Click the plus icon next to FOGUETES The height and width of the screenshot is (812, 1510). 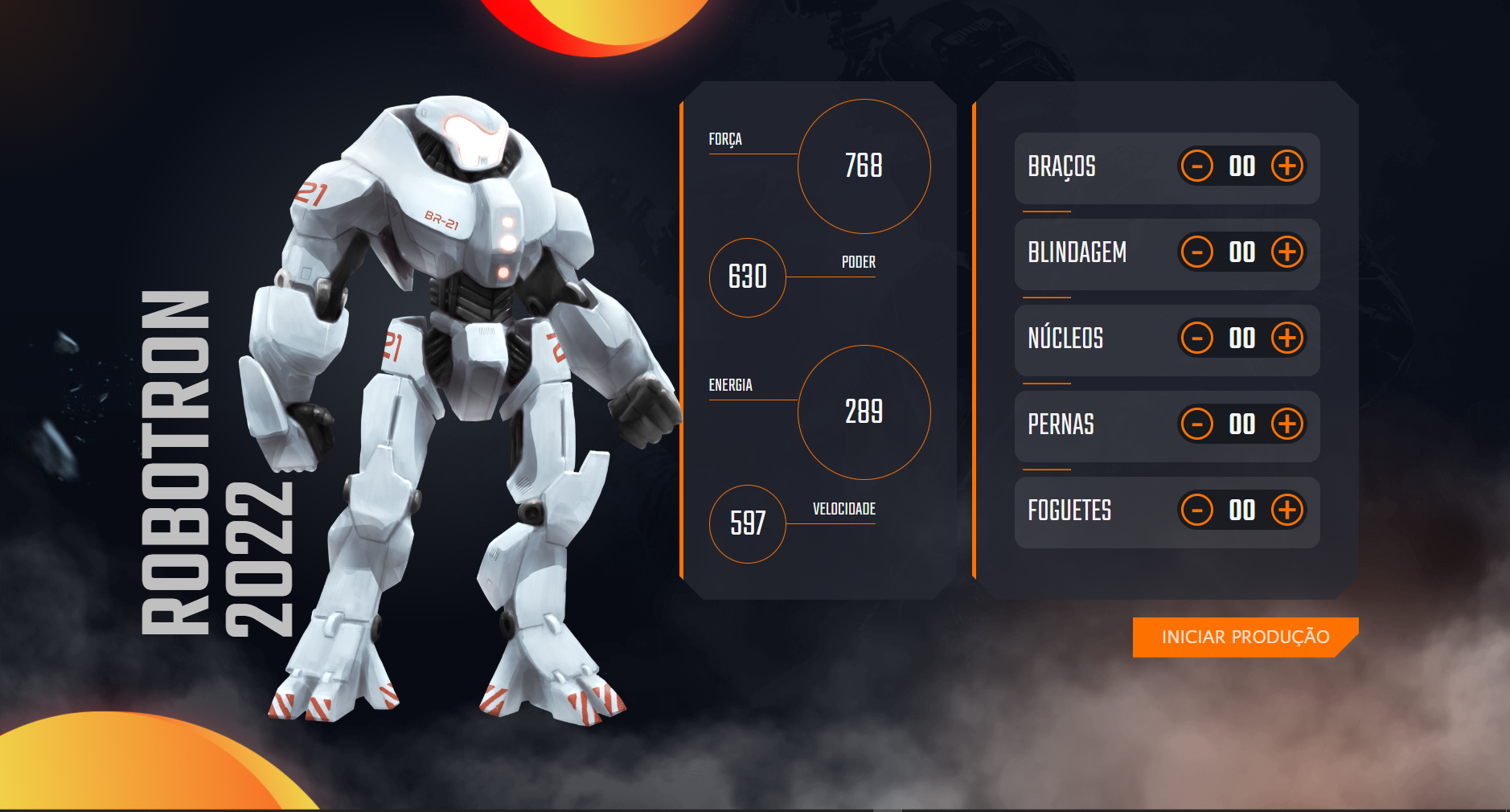tap(1288, 511)
